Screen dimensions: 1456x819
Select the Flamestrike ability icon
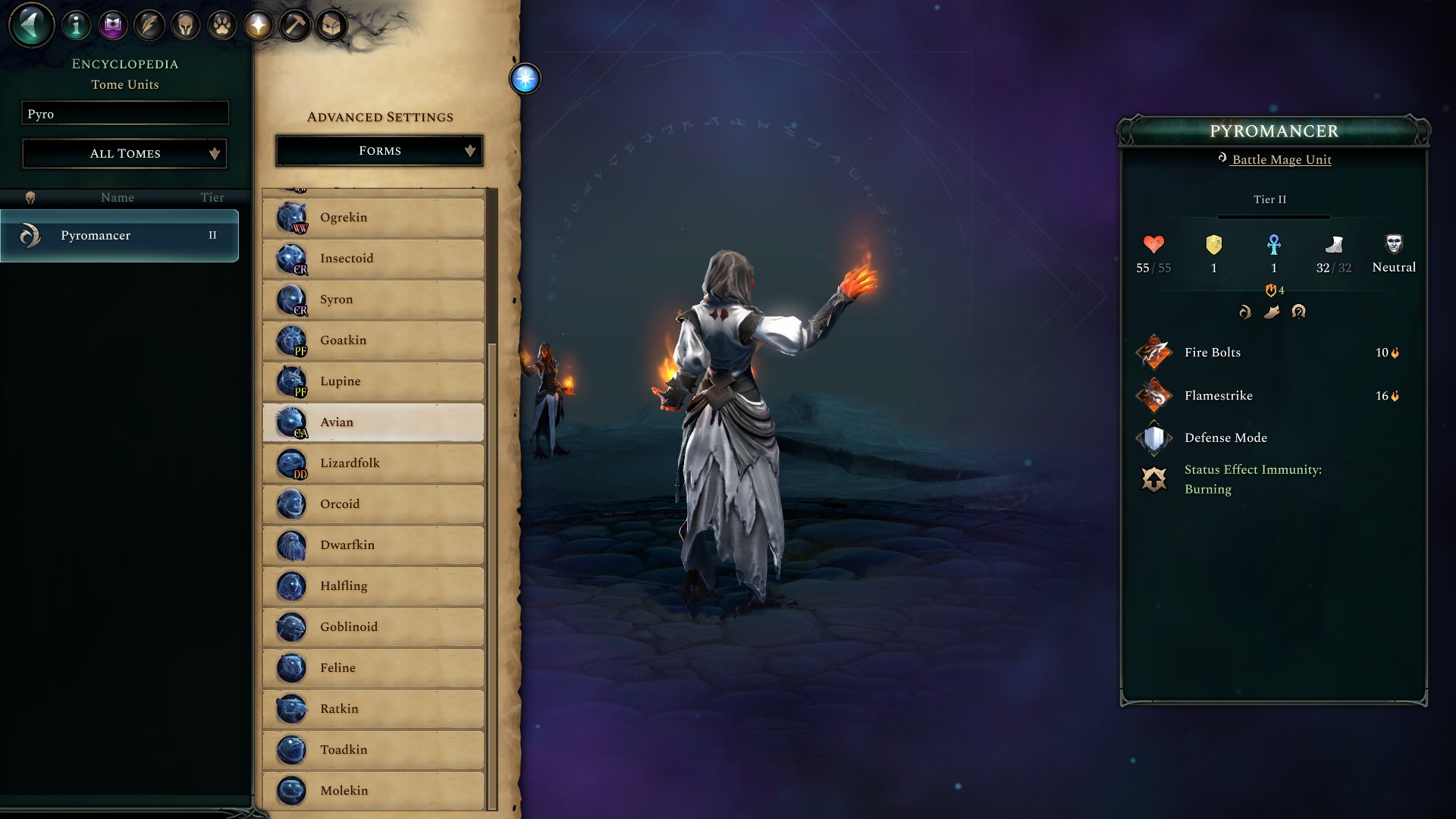1154,395
